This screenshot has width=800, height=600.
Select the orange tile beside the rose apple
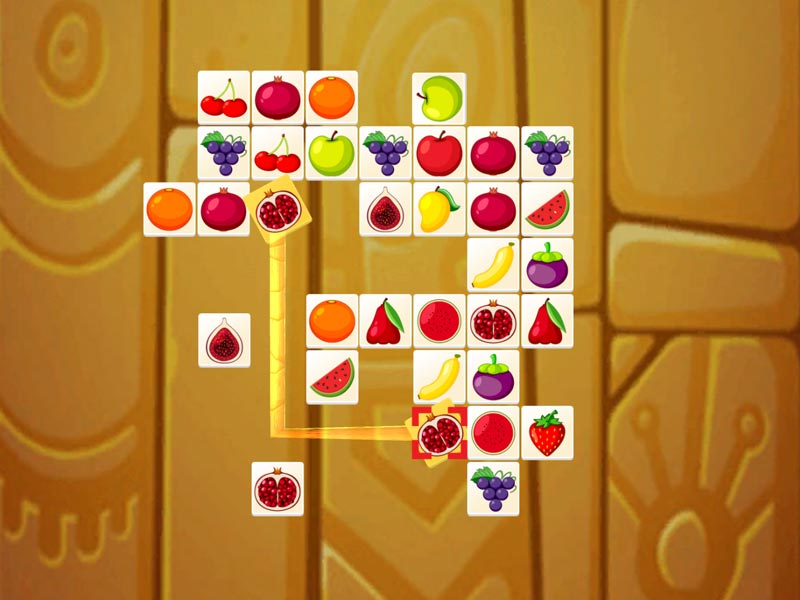coord(332,321)
